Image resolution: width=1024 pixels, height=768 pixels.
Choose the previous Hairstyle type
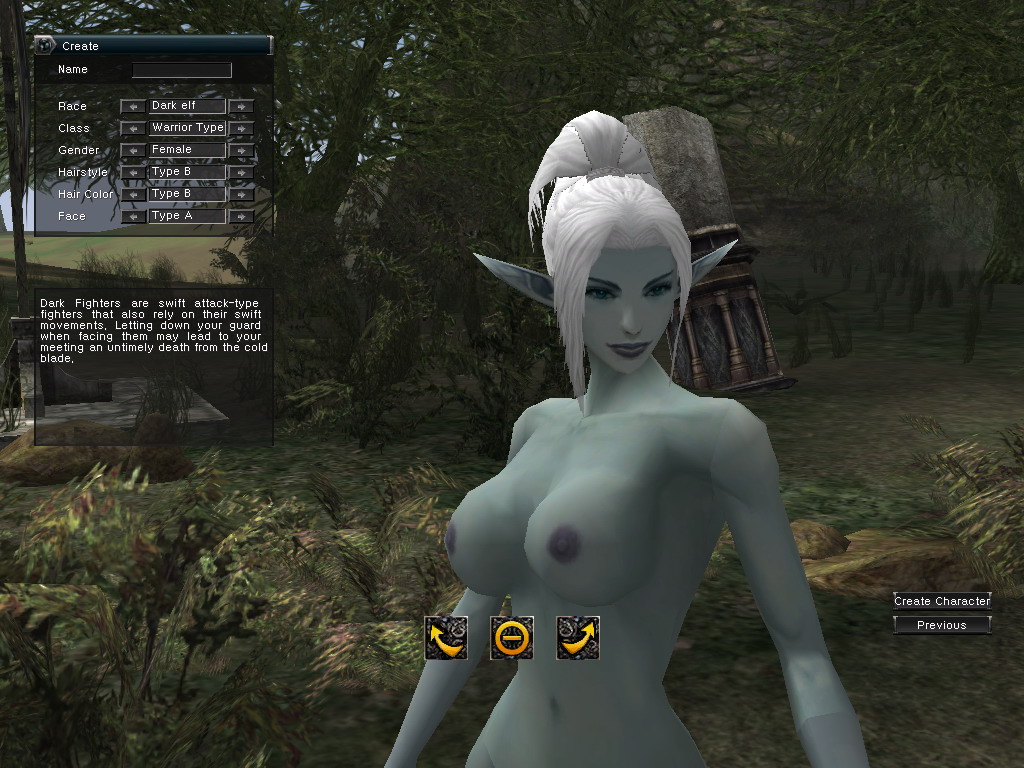click(x=133, y=172)
